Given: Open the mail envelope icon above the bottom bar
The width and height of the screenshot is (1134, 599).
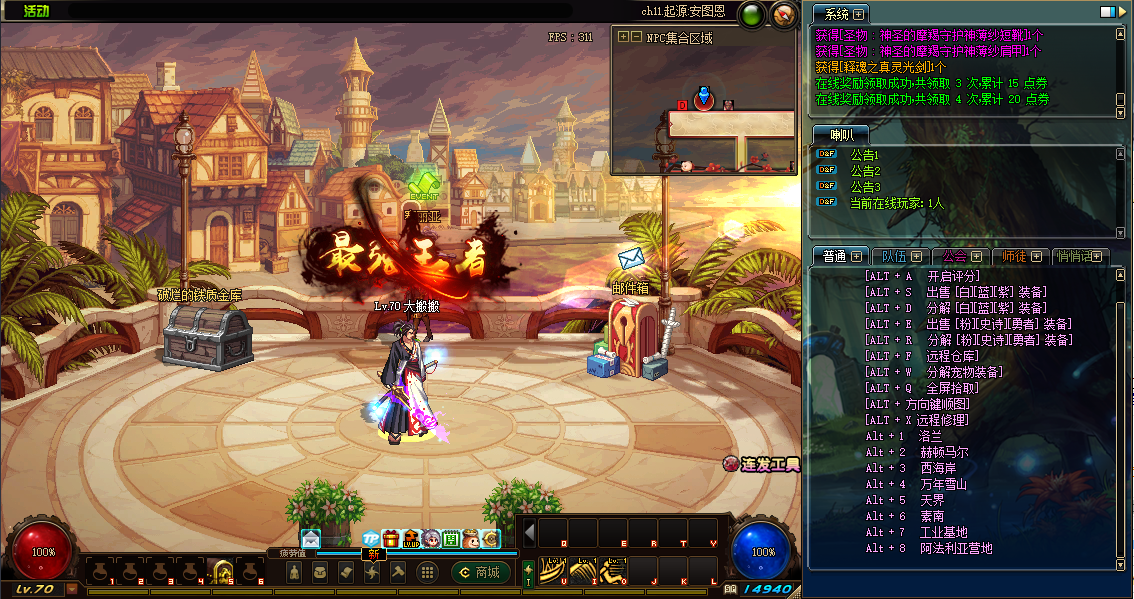Looking at the screenshot, I should click(x=311, y=539).
